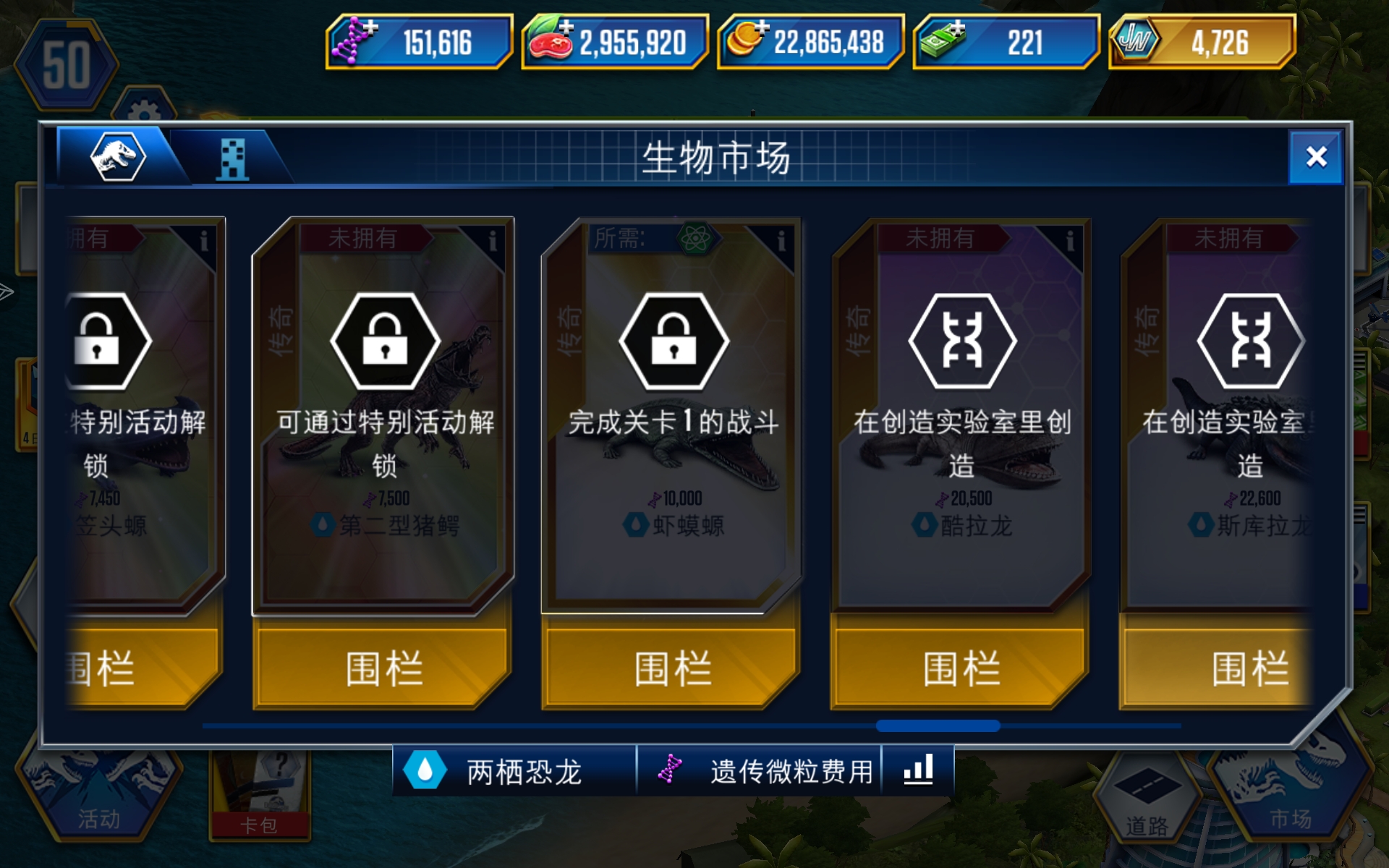Tap the plus icon on the coins counter
Viewport: 1389px width, 868px height.
click(x=762, y=27)
